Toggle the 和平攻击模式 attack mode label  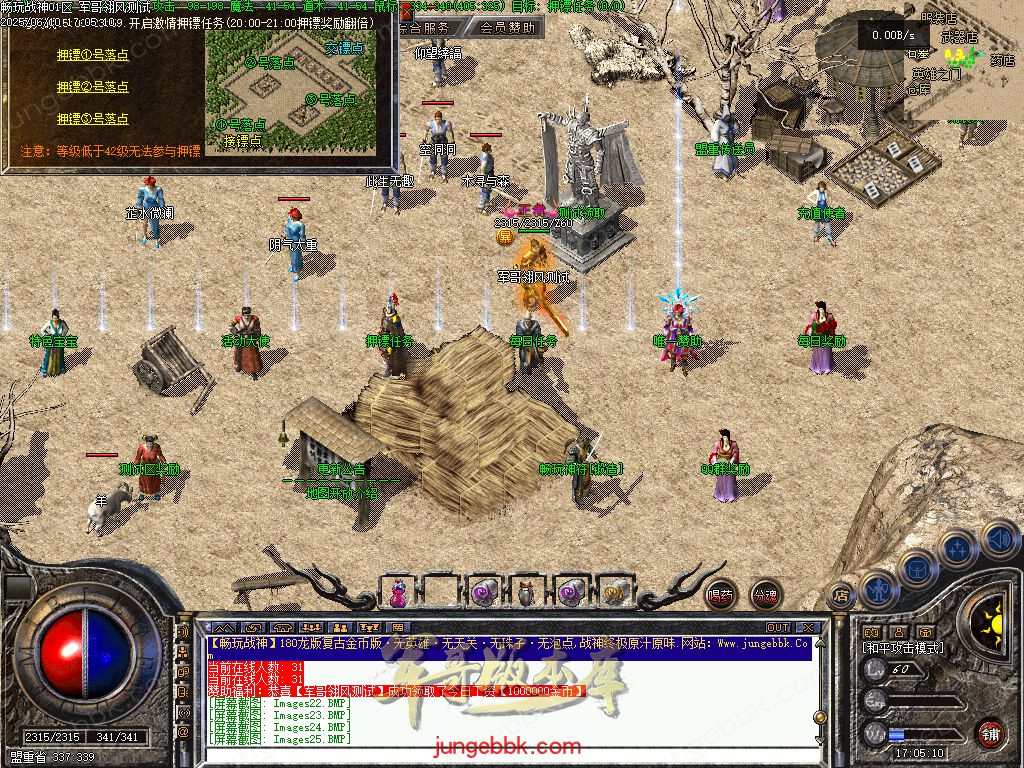point(902,648)
